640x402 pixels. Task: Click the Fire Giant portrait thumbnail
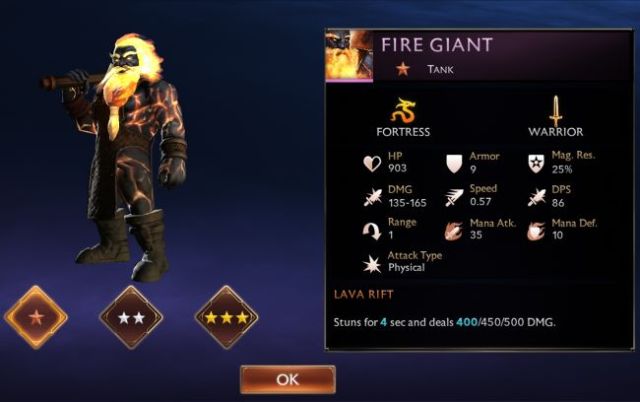click(349, 56)
